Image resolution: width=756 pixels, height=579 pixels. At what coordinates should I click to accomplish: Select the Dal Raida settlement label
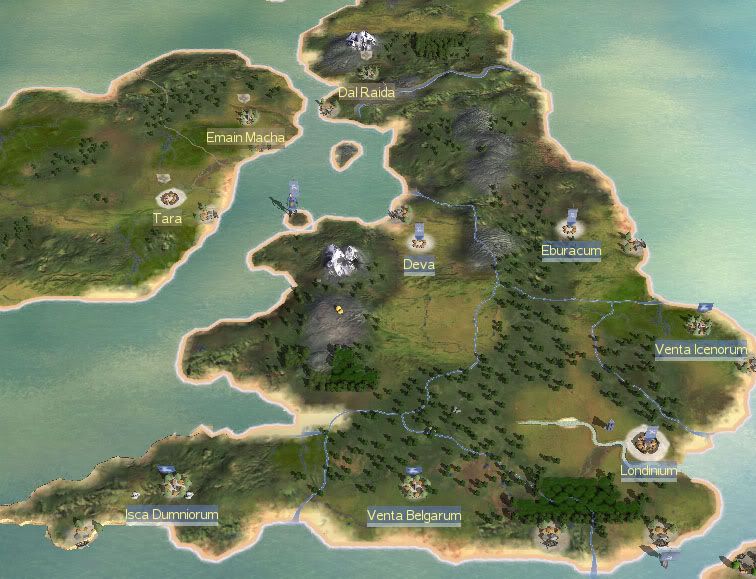pos(366,92)
